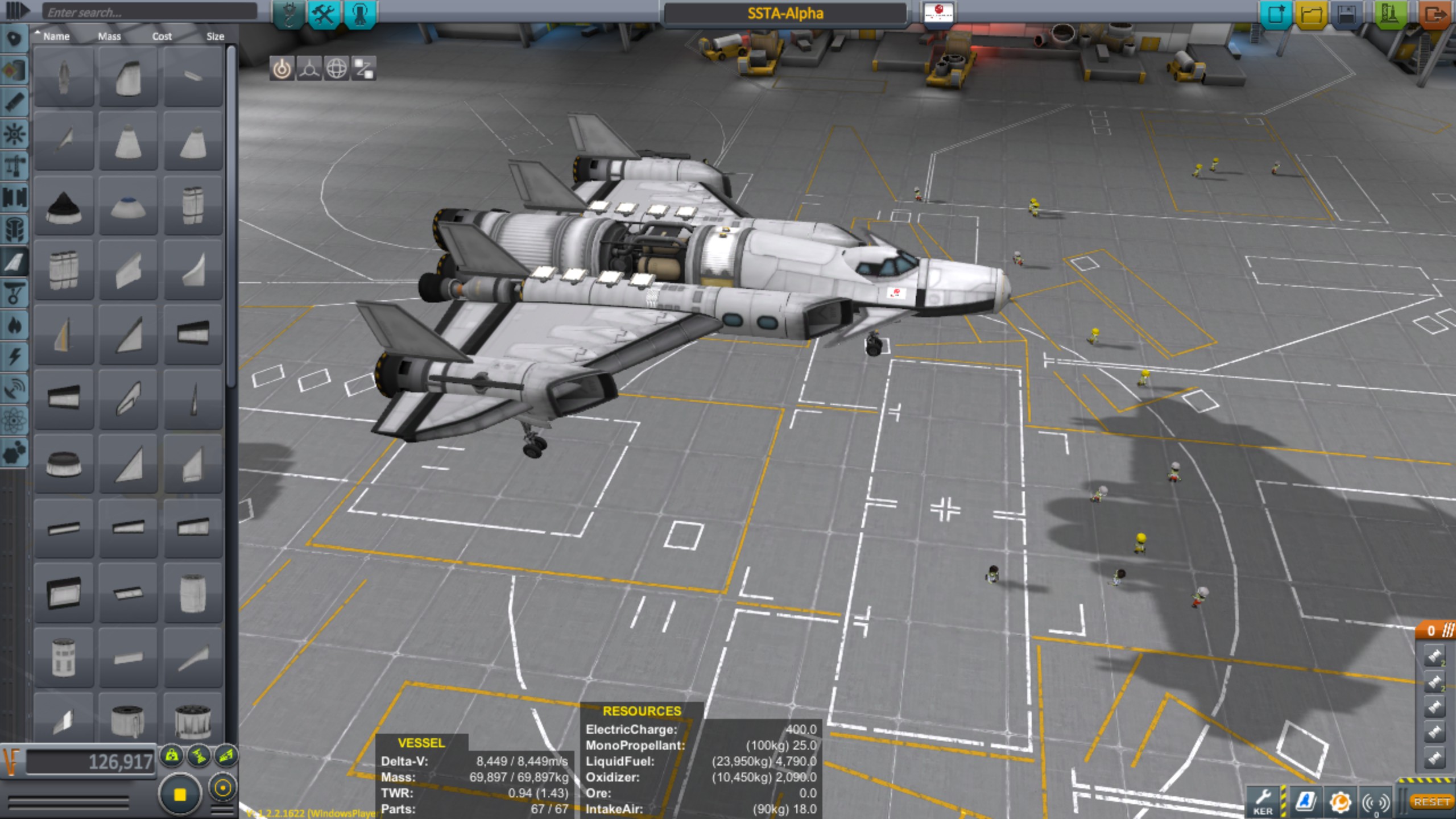Pick the black nose cone part

click(x=63, y=206)
